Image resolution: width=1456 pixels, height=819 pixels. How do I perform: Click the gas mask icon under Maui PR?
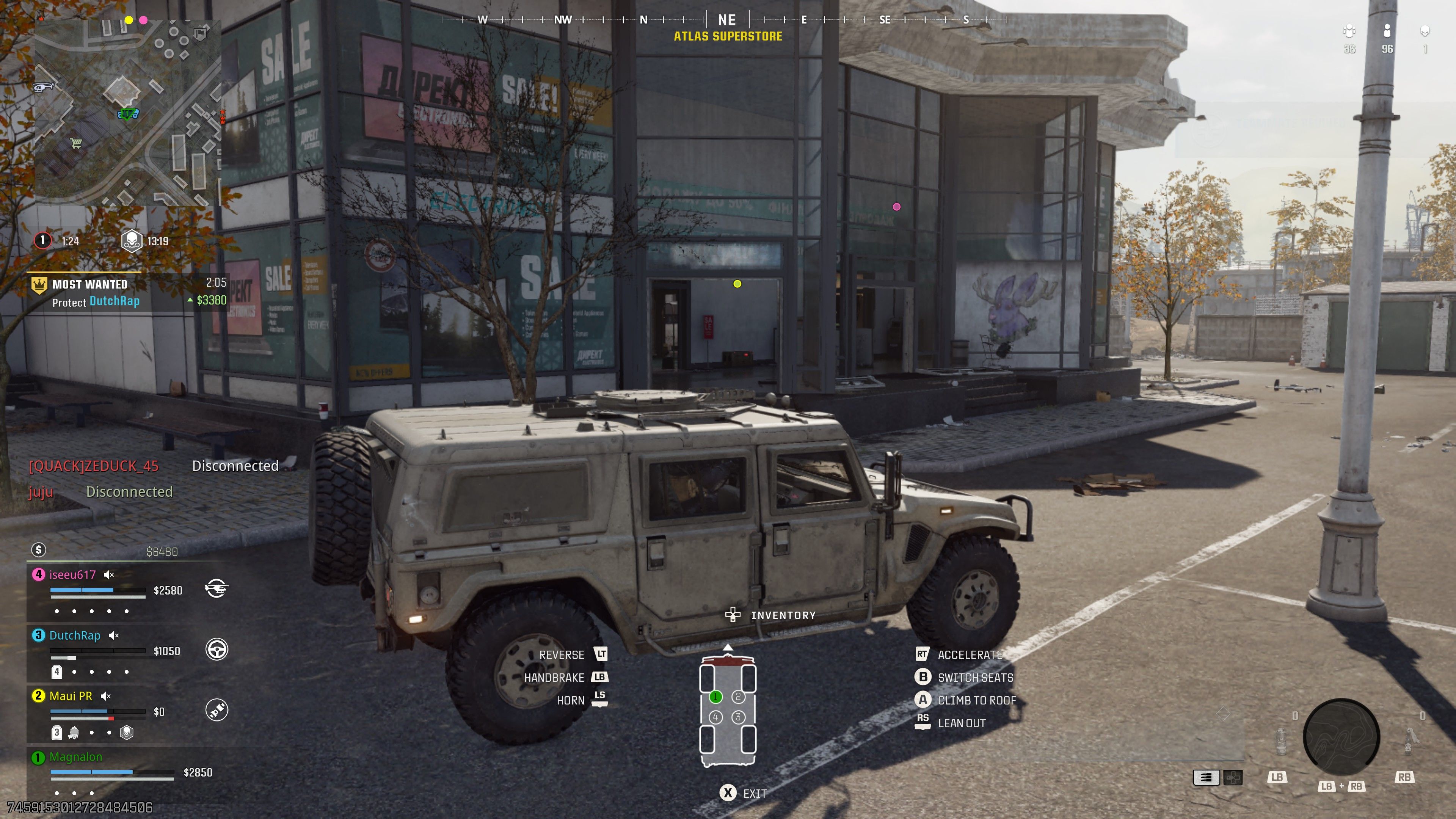(x=74, y=733)
